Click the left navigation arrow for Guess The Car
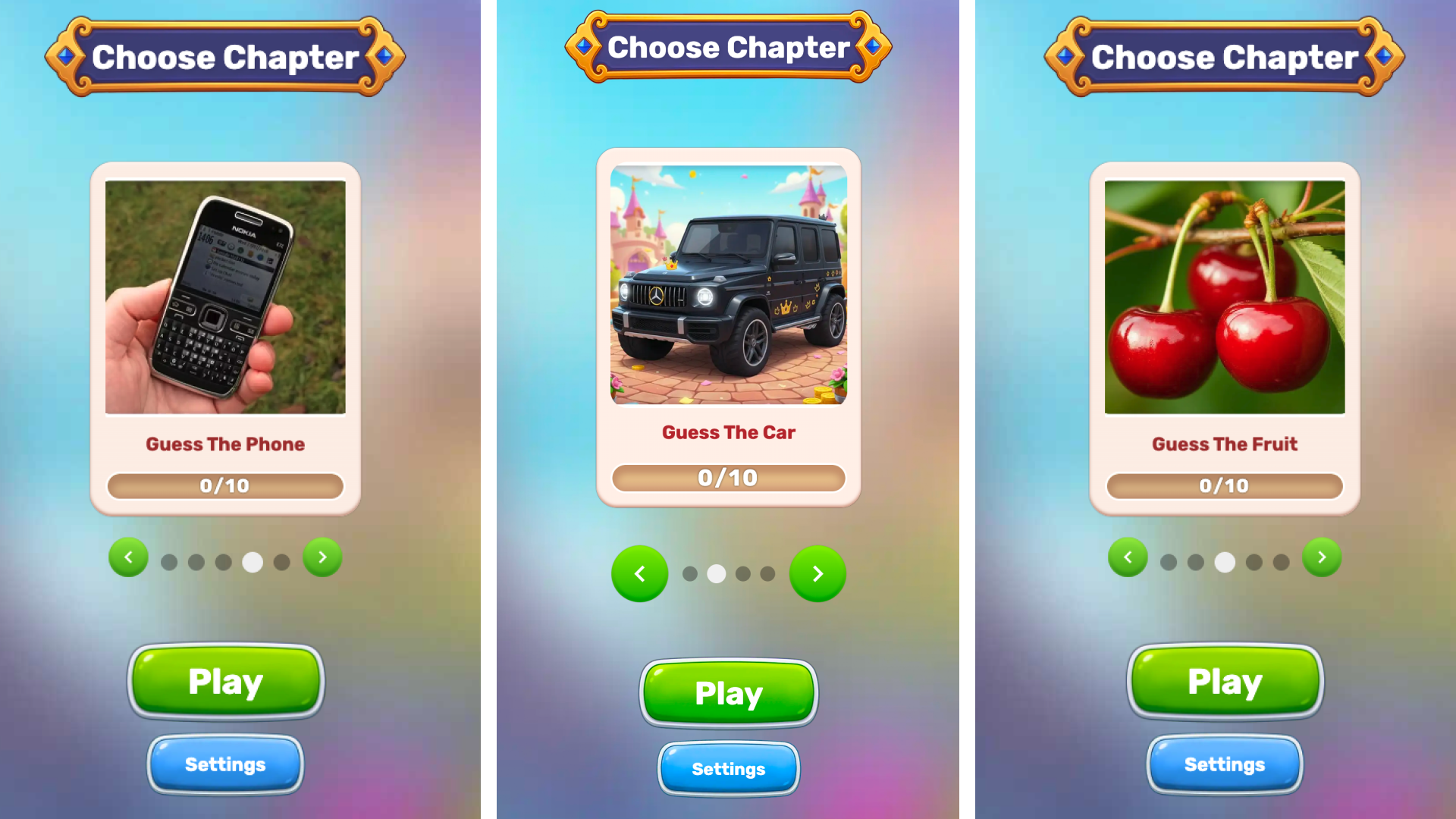 point(639,574)
